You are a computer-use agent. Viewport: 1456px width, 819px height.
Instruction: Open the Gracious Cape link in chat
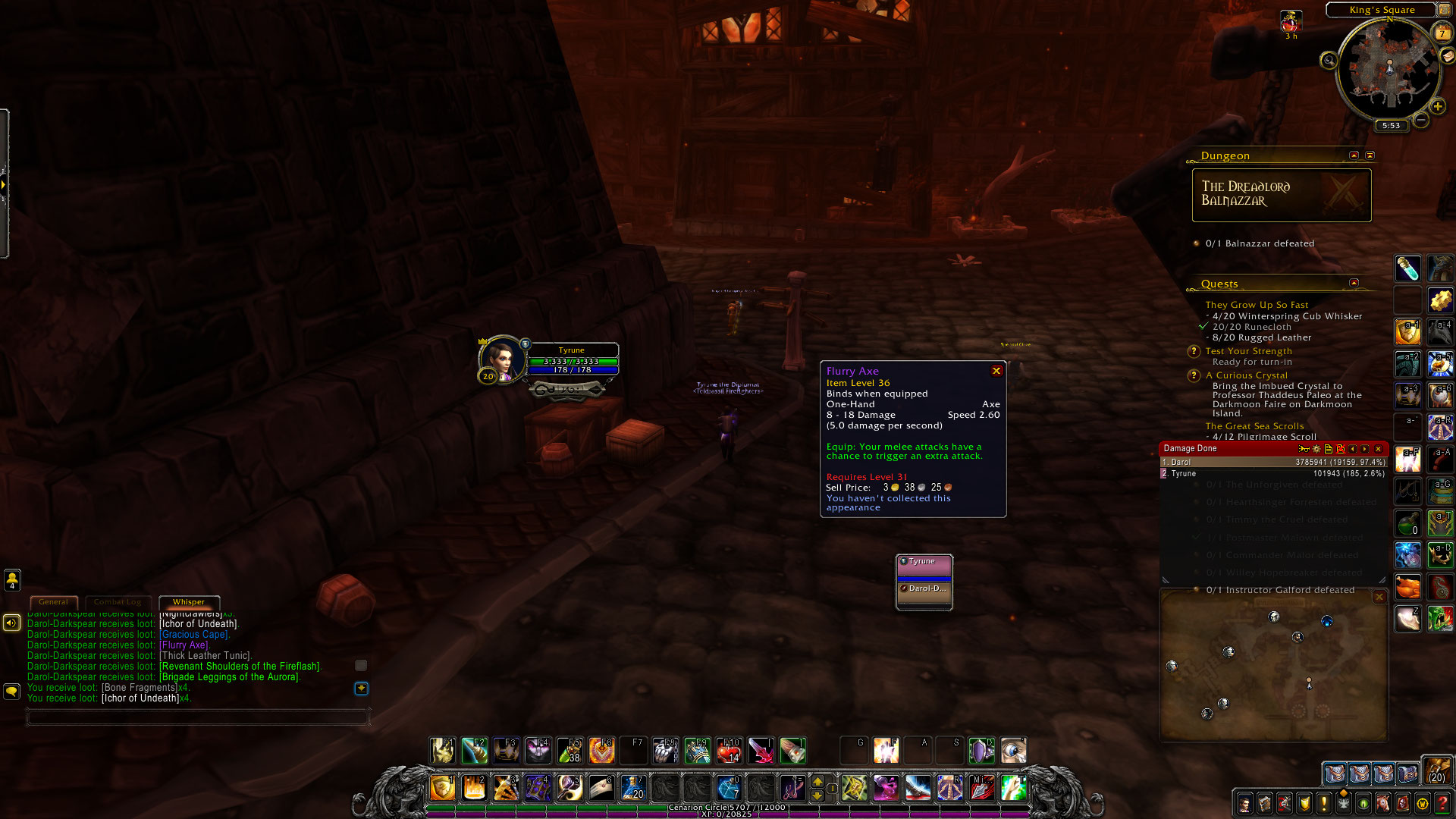pos(194,635)
